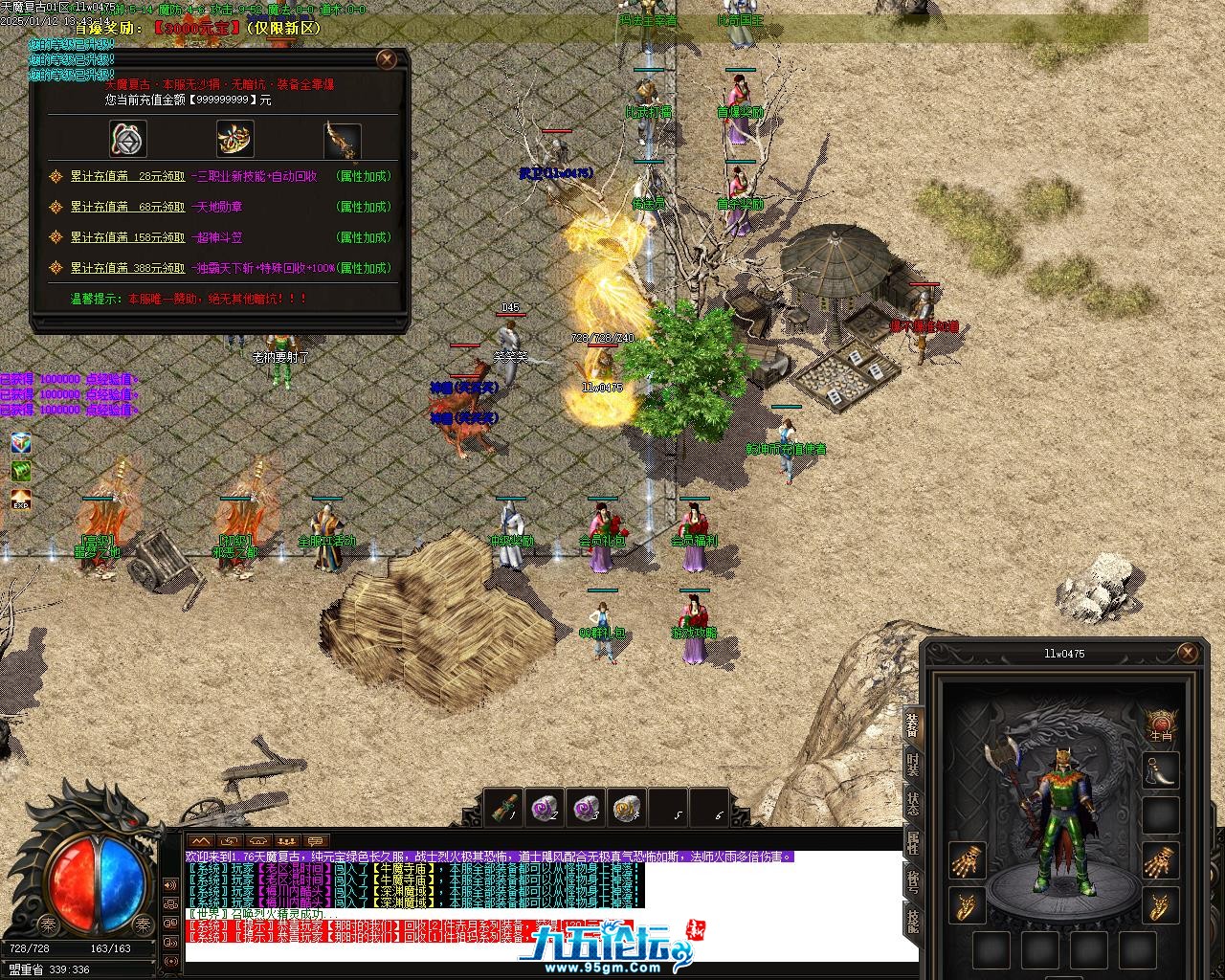Select the dark blade reward icon
The image size is (1225, 980).
point(342,140)
